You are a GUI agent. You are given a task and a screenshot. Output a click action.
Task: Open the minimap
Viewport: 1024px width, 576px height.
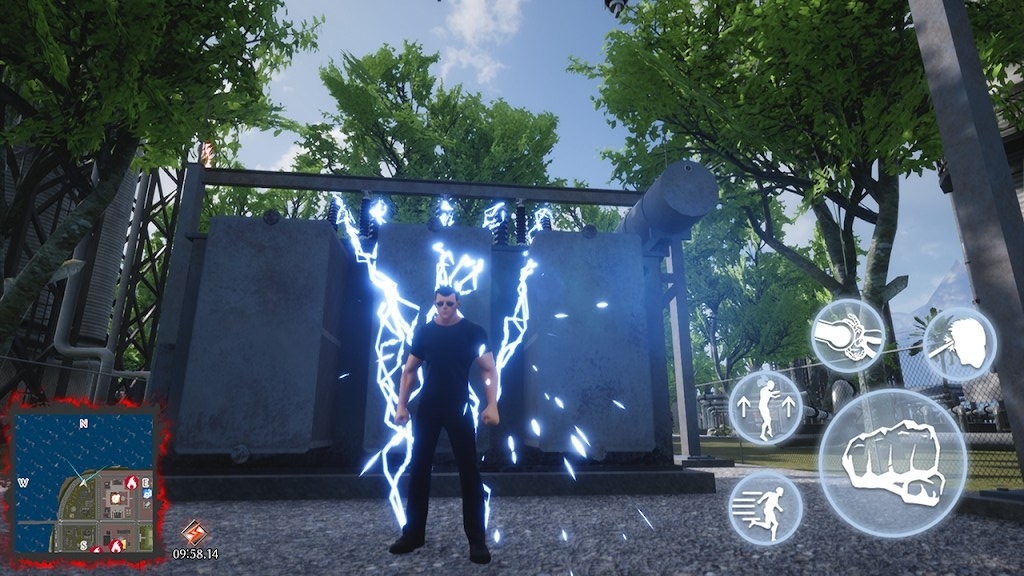tap(85, 482)
